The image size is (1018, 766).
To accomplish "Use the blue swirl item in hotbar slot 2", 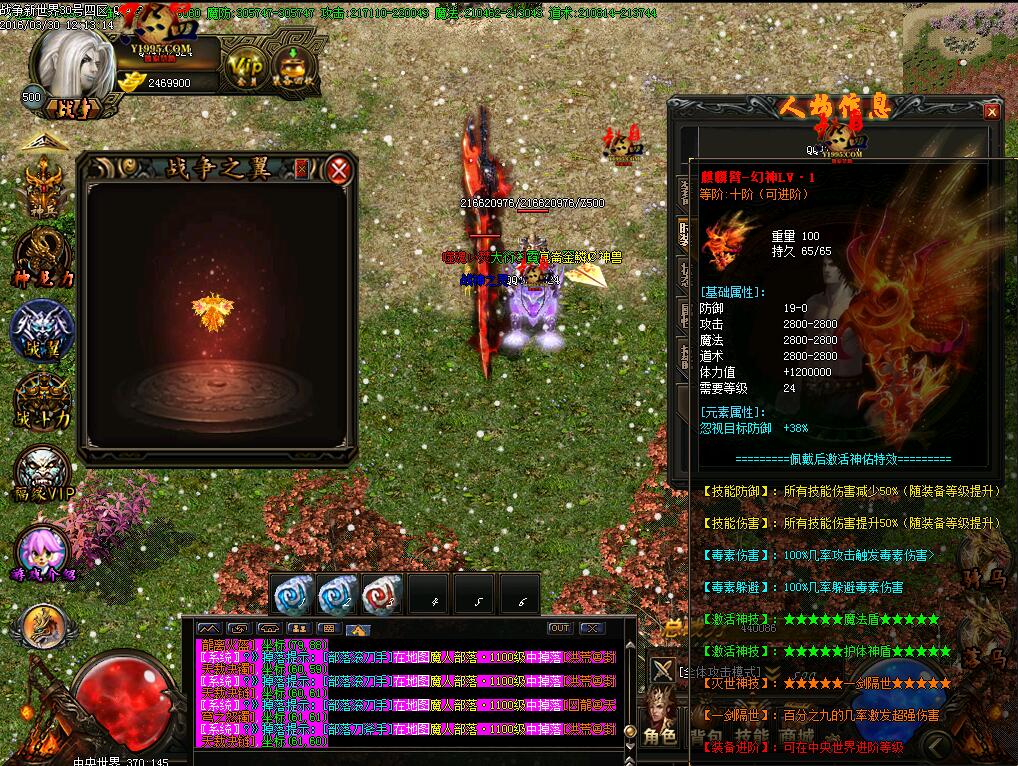I will (x=337, y=595).
